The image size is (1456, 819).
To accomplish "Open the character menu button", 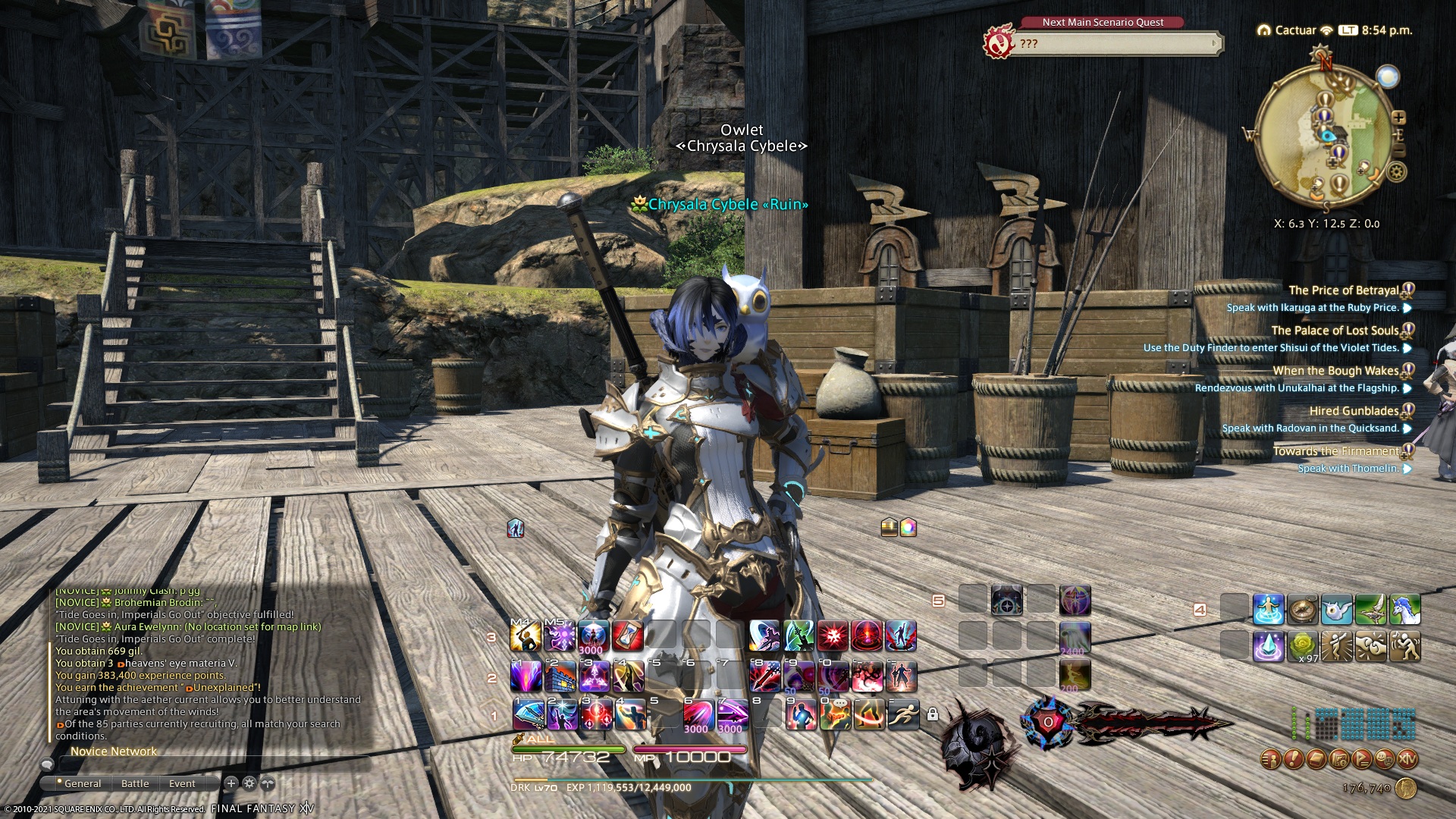I will [x=1271, y=758].
